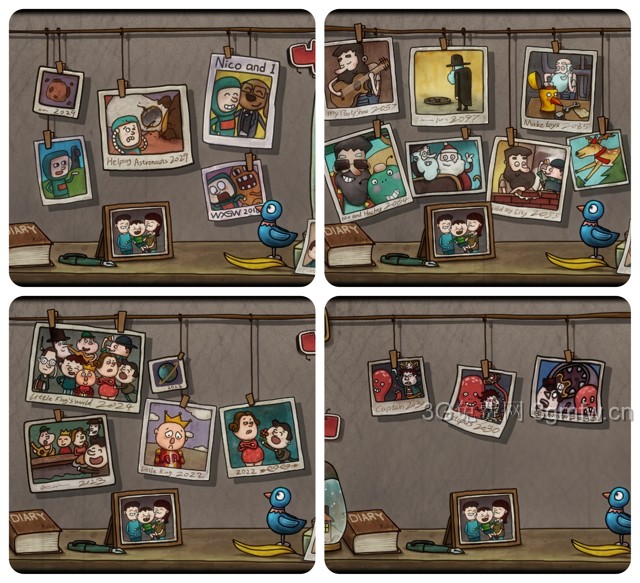Image resolution: width=640 pixels, height=583 pixels.
Task: Open the ship's wheel pirate photo
Action: [567, 388]
